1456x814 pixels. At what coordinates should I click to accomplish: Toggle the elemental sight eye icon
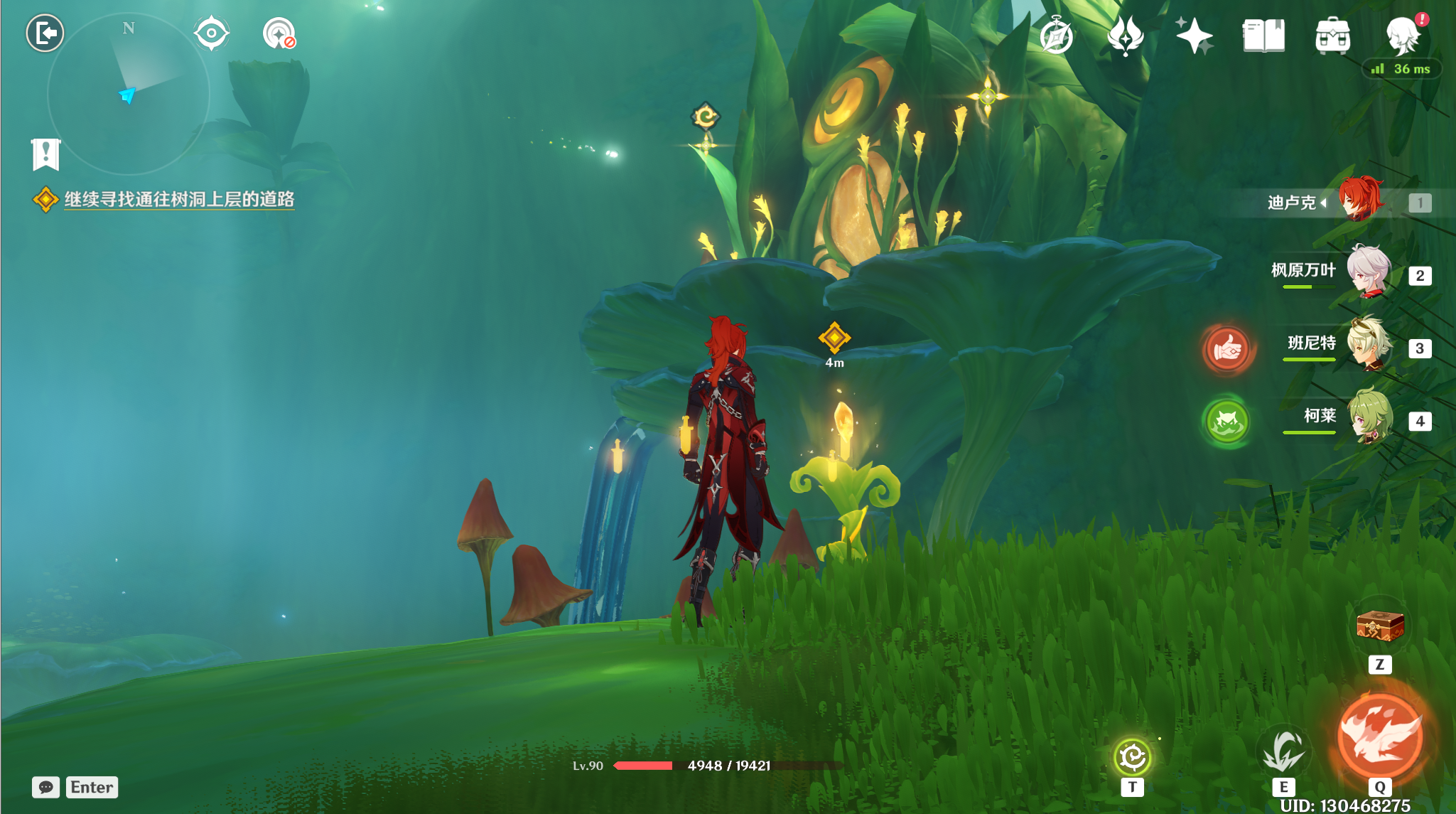click(211, 33)
